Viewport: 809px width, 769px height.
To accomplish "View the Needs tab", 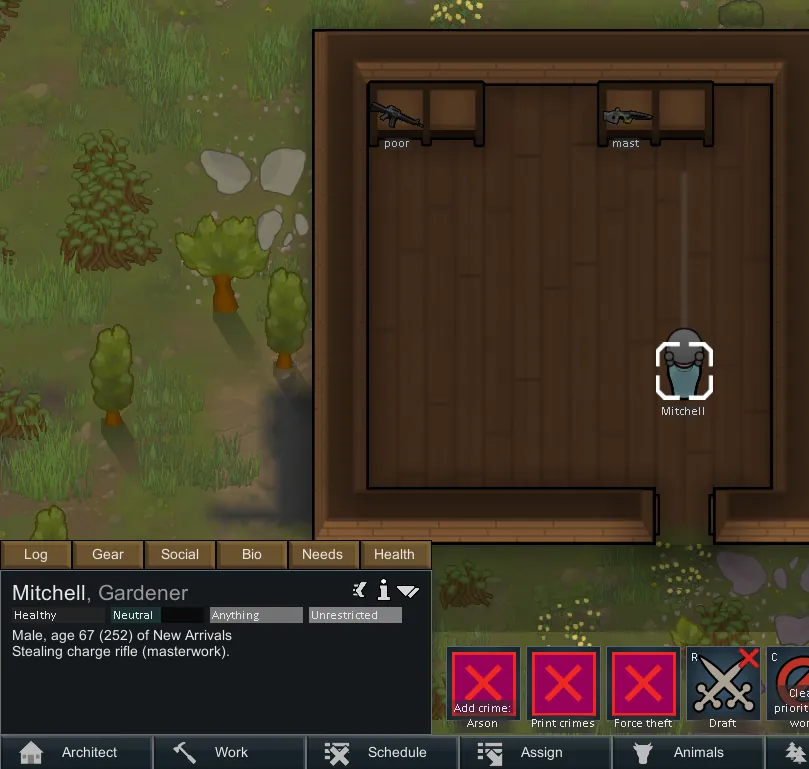I will tap(322, 554).
